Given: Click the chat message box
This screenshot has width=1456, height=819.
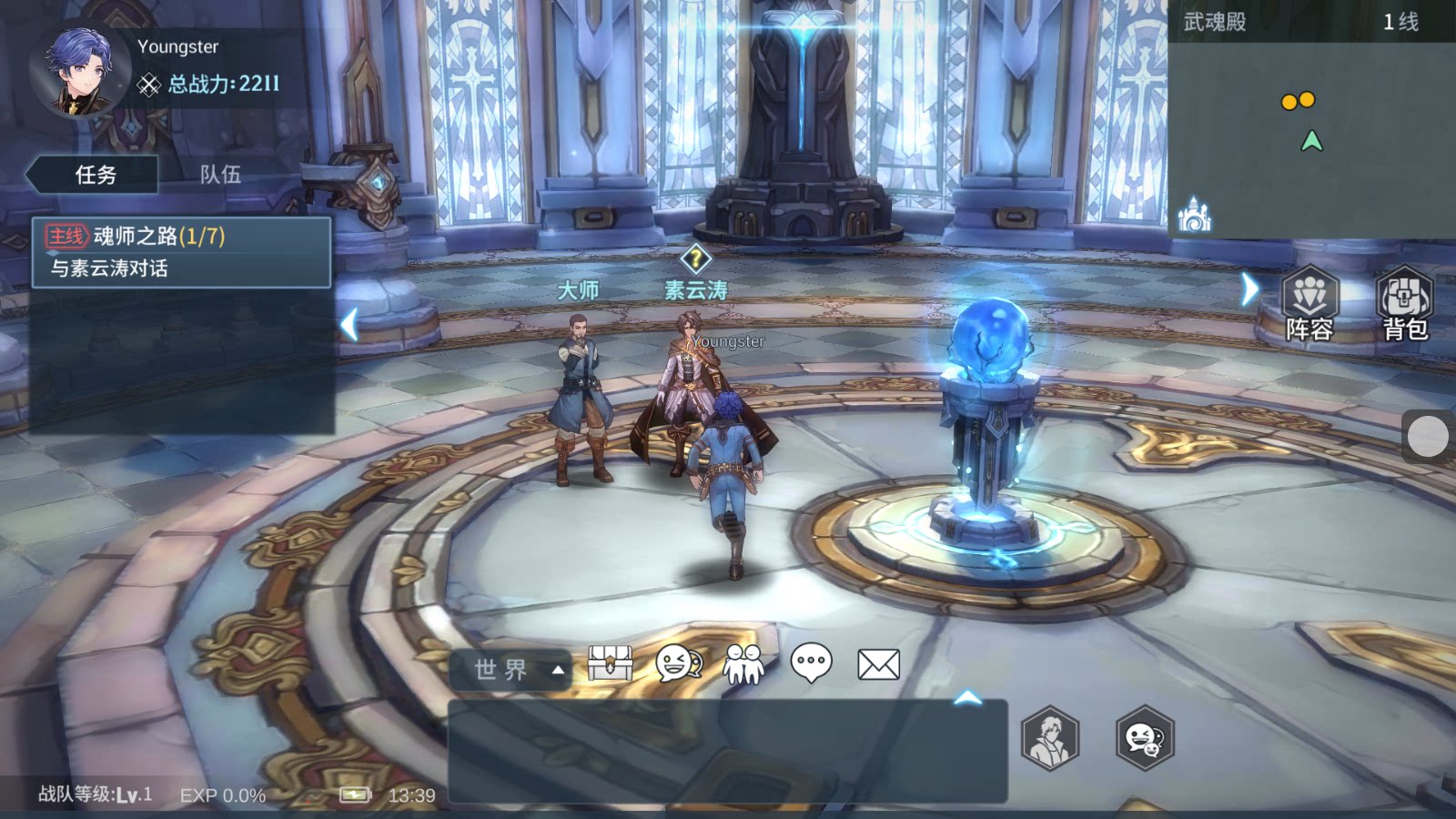Looking at the screenshot, I should click(726, 752).
